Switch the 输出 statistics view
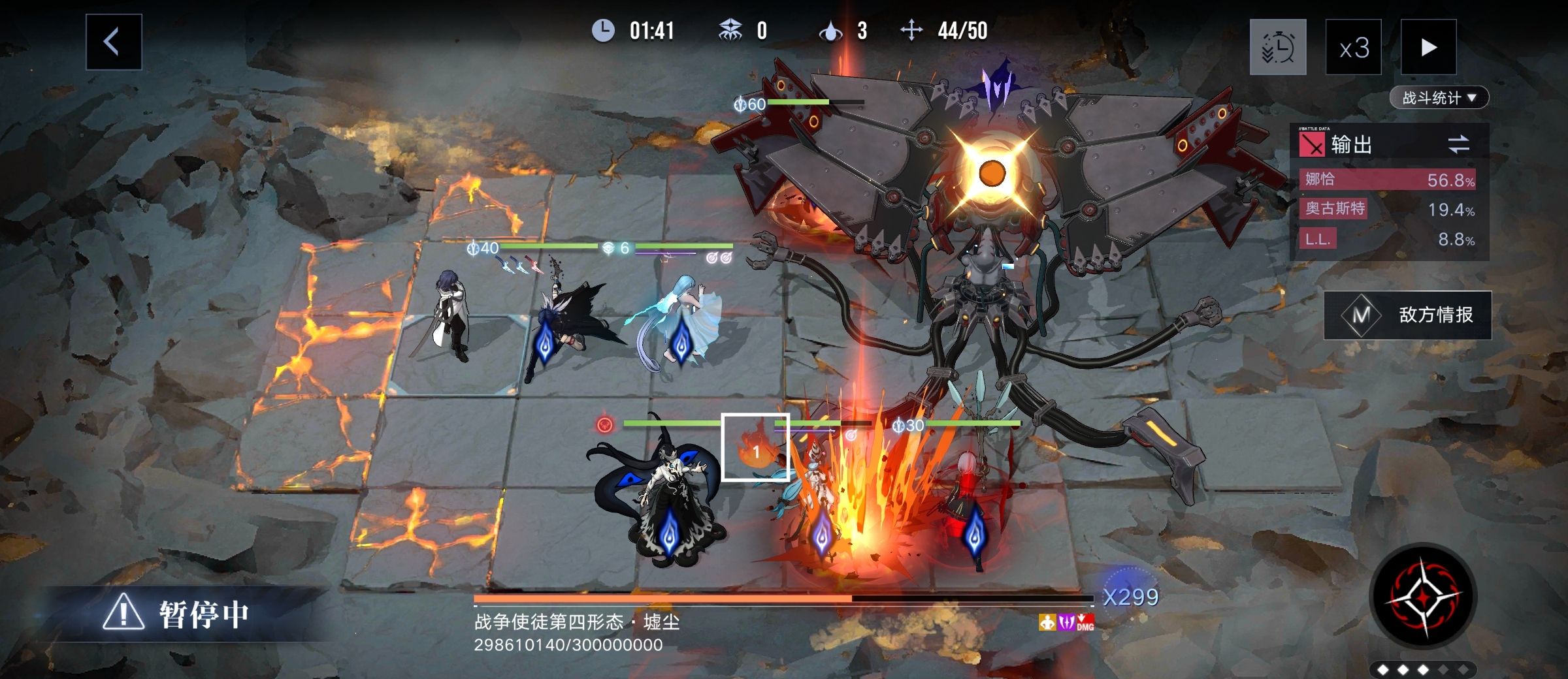1568x679 pixels. [x=1458, y=144]
